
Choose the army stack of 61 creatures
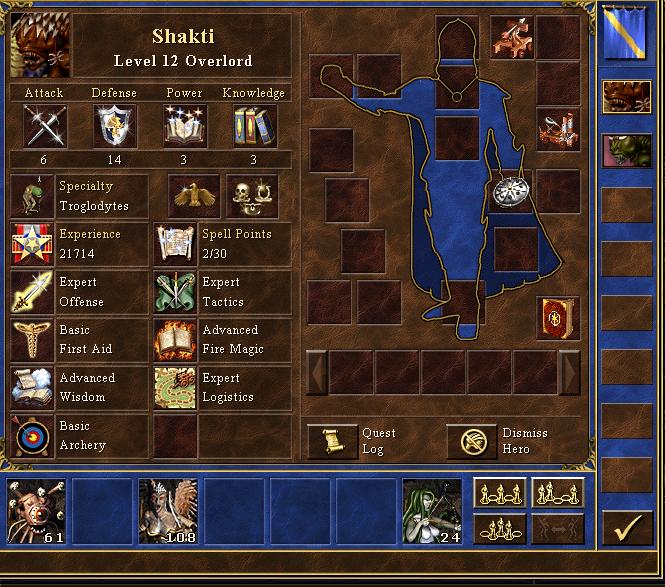pyautogui.click(x=36, y=511)
